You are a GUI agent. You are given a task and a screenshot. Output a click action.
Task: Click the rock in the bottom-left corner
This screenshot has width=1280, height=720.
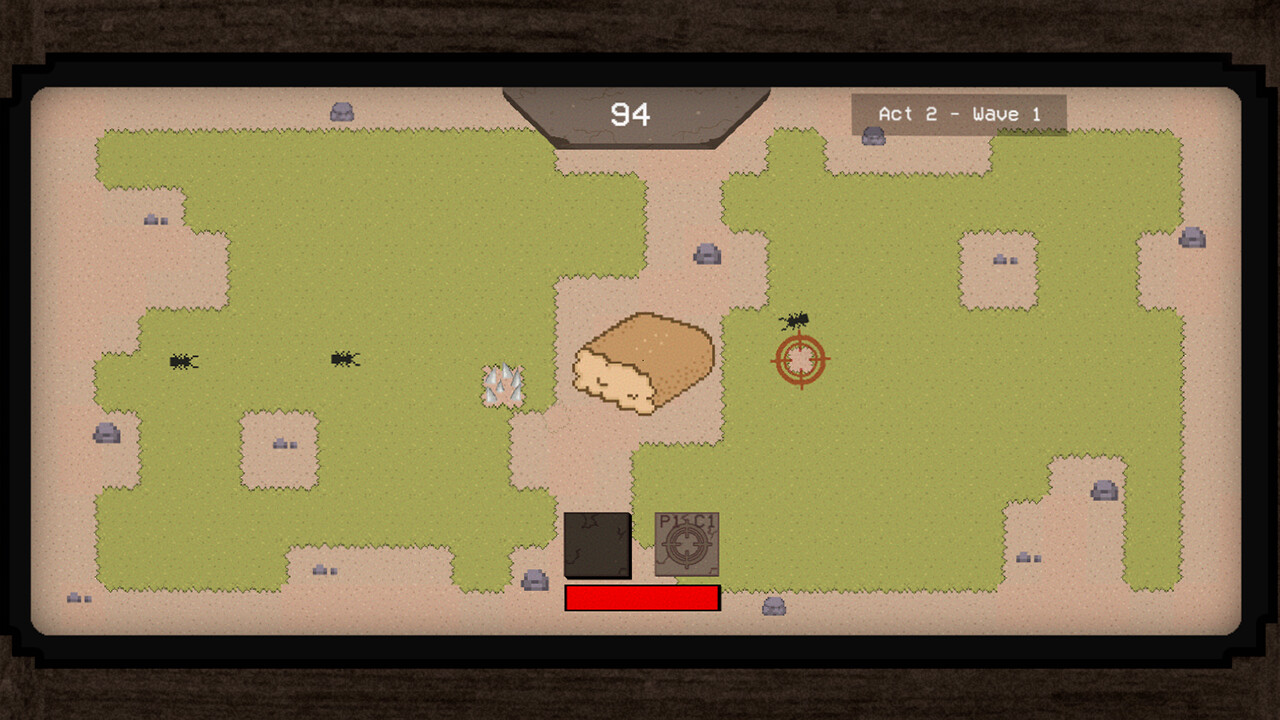74,597
